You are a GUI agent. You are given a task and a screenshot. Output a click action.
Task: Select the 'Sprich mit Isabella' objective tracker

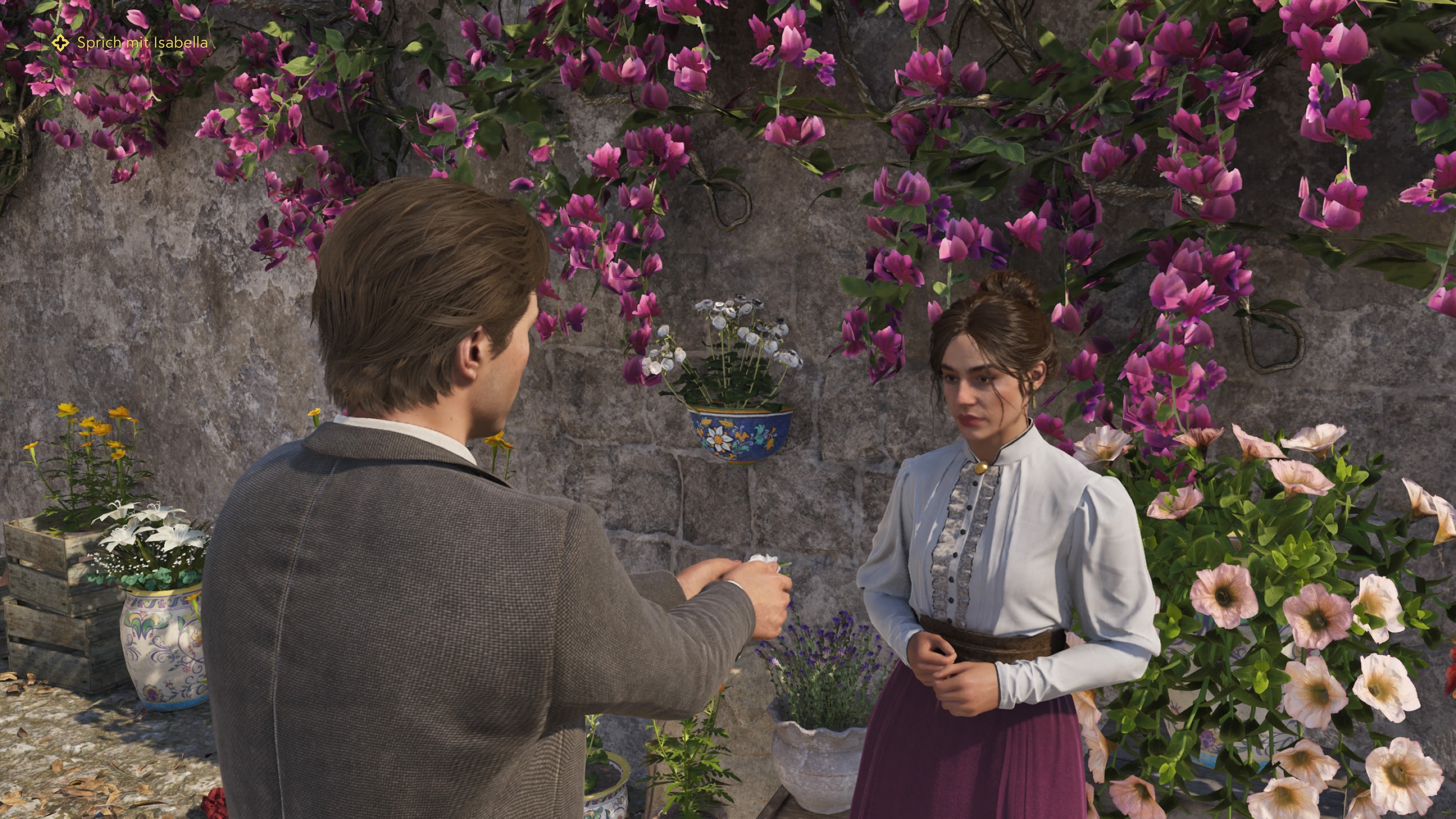(x=142, y=42)
